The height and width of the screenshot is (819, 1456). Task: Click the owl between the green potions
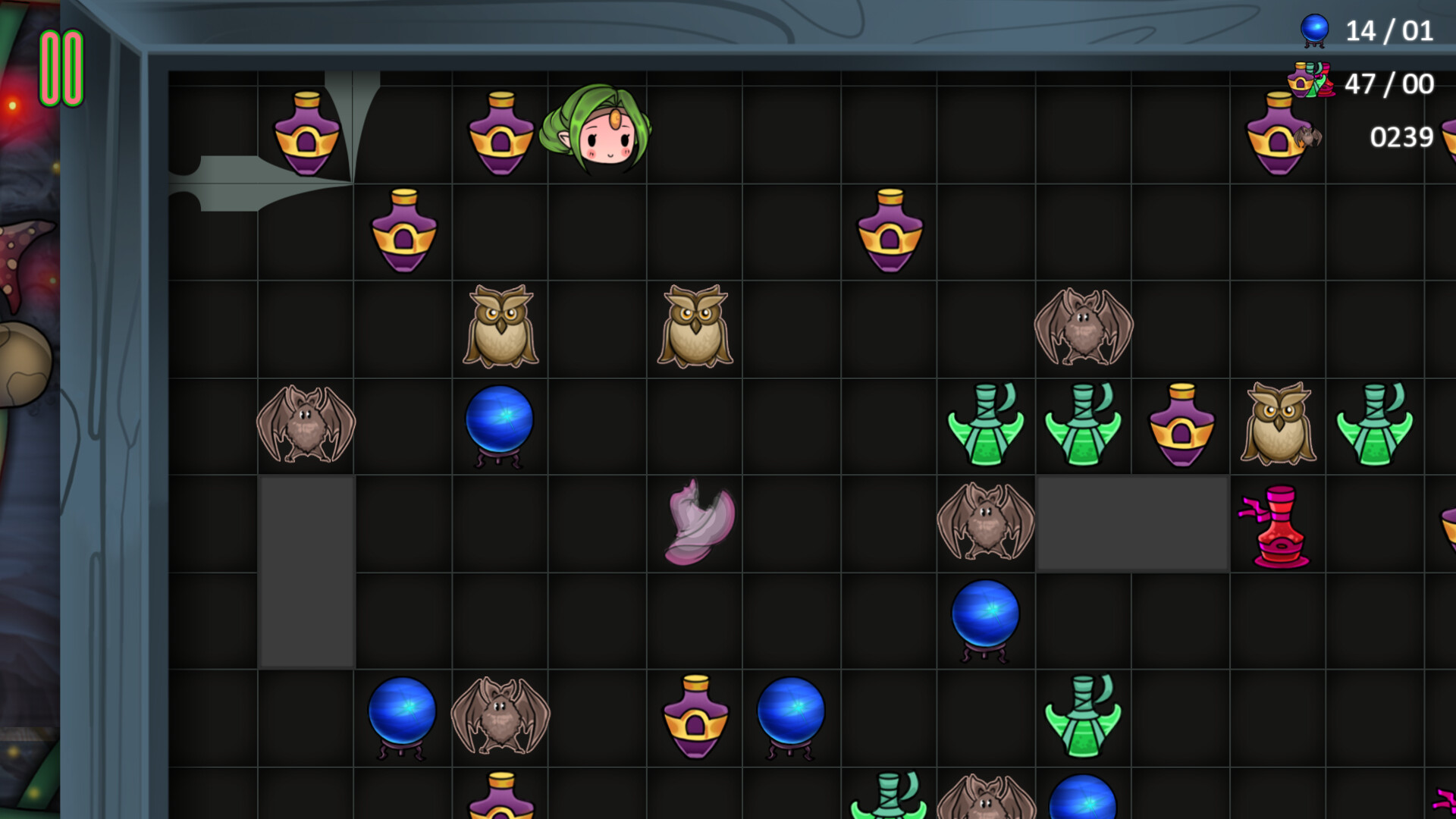pyautogui.click(x=1278, y=425)
